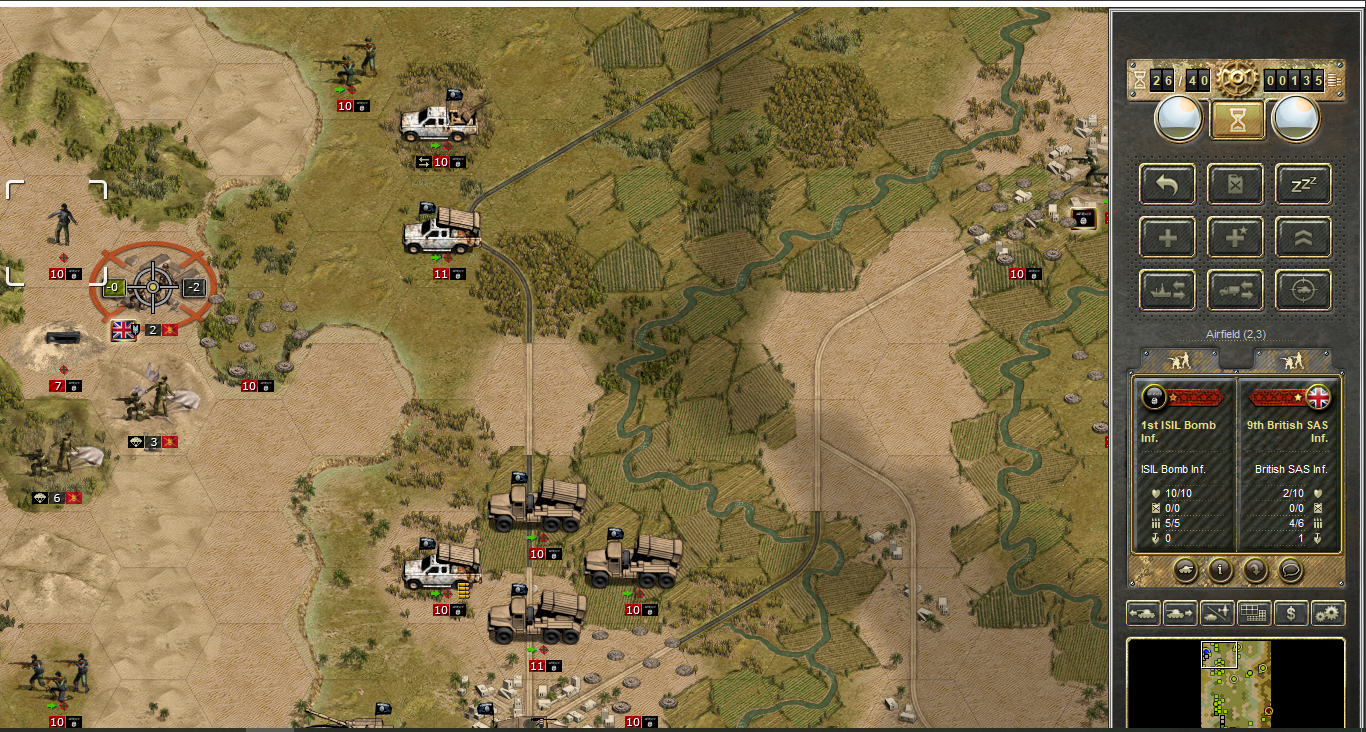Viewport: 1366px width, 732px height.
Task: Open the settings gears button
Action: pyautogui.click(x=1328, y=613)
